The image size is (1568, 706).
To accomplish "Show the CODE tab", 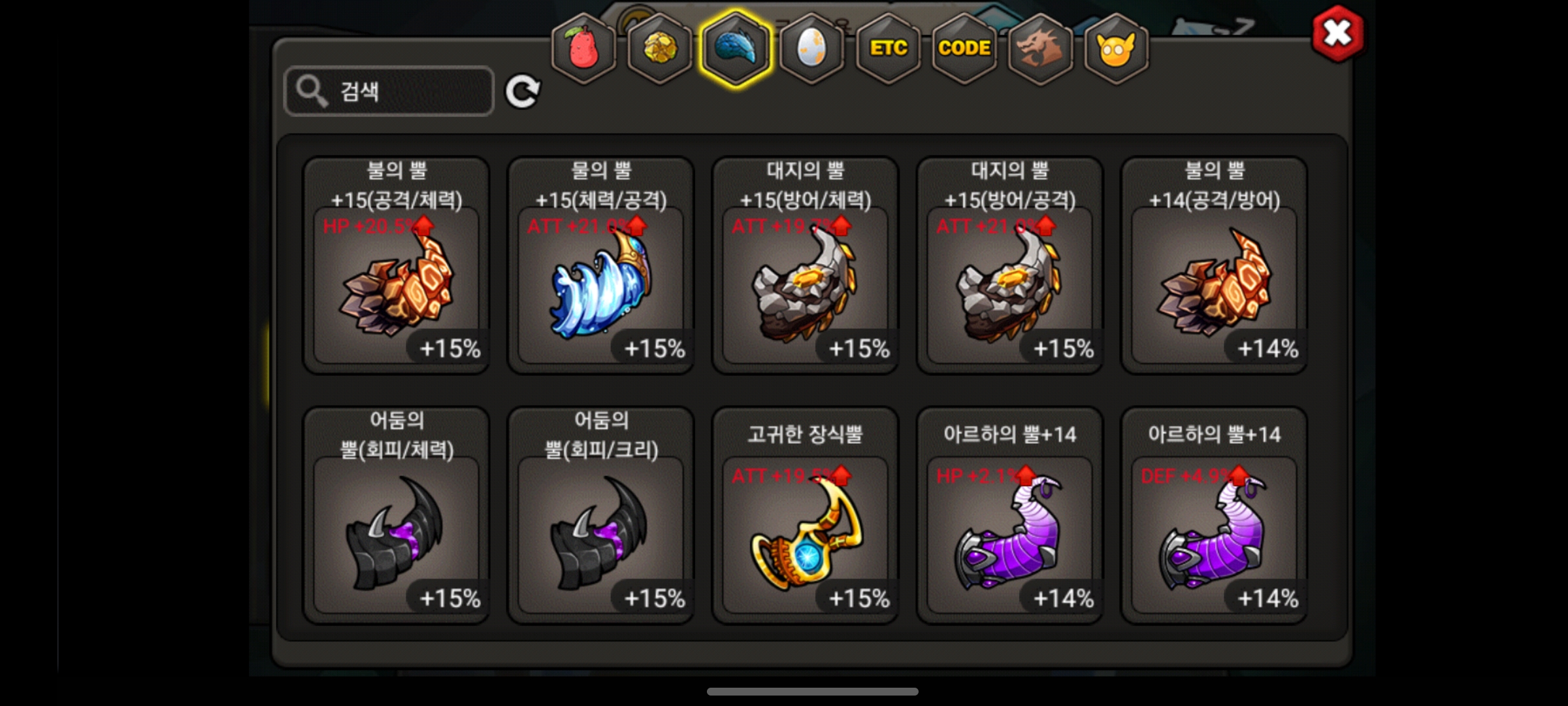I will [x=964, y=48].
